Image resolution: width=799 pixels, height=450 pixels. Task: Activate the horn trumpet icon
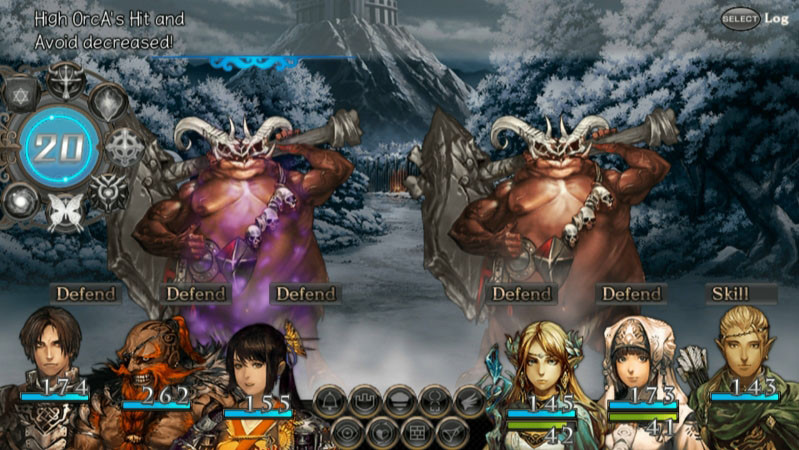[451, 432]
